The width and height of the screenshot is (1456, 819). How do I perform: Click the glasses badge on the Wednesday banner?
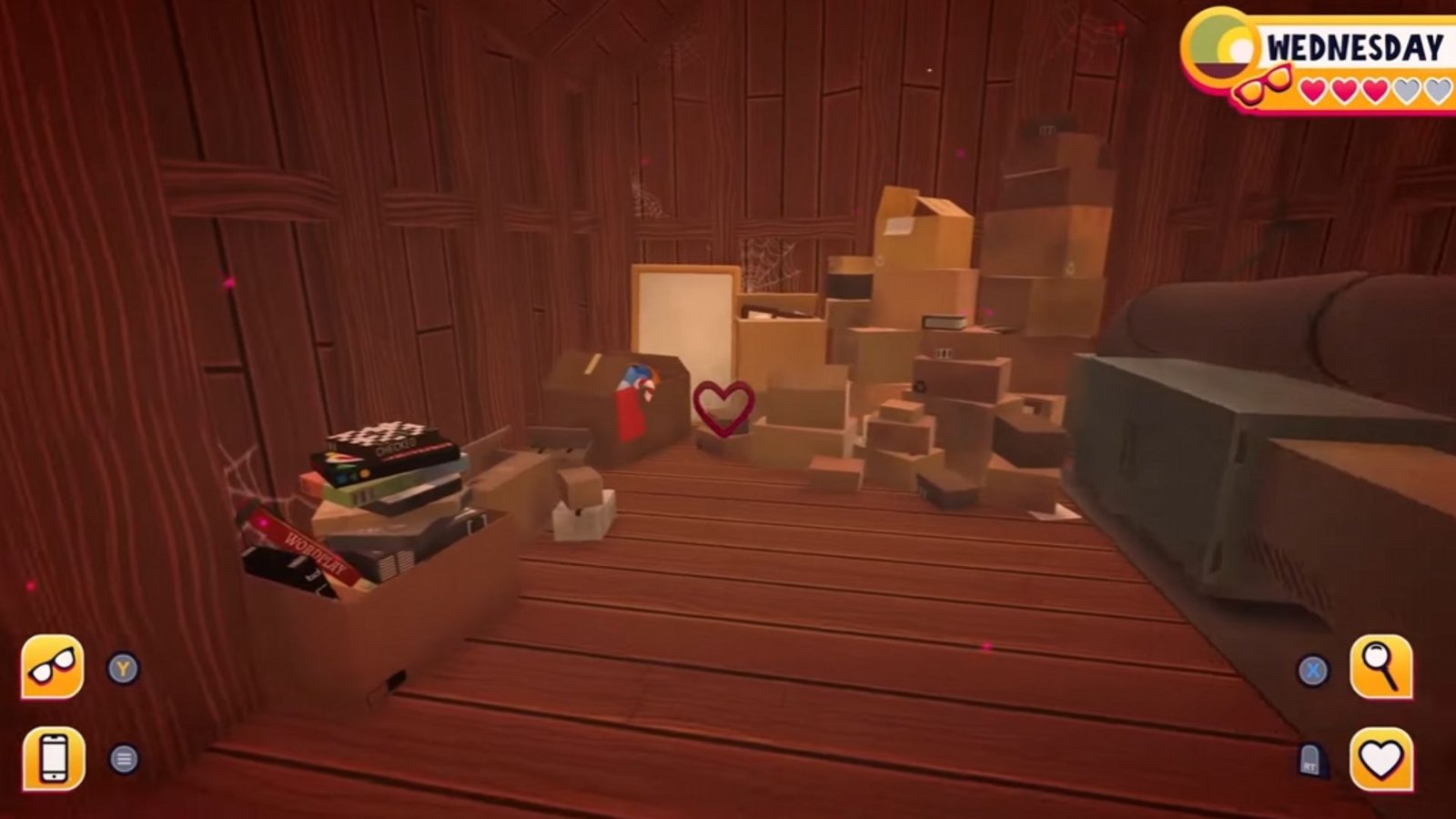tap(1265, 87)
